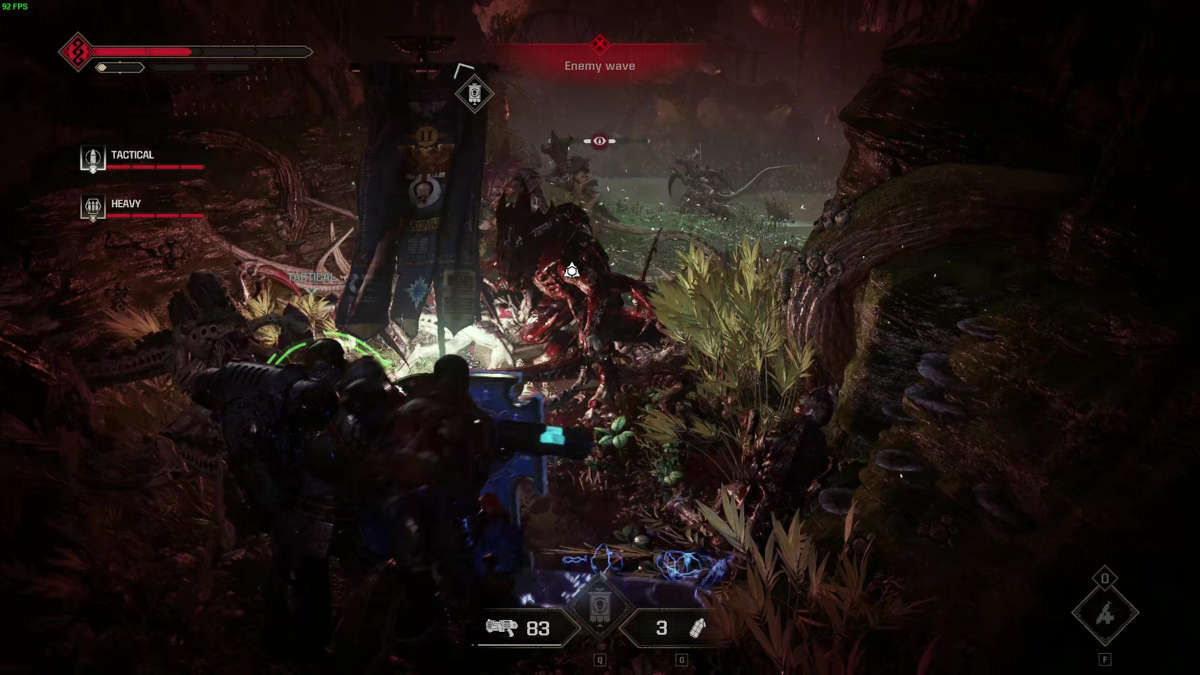Select the Heavy squadmate icon

click(x=93, y=207)
